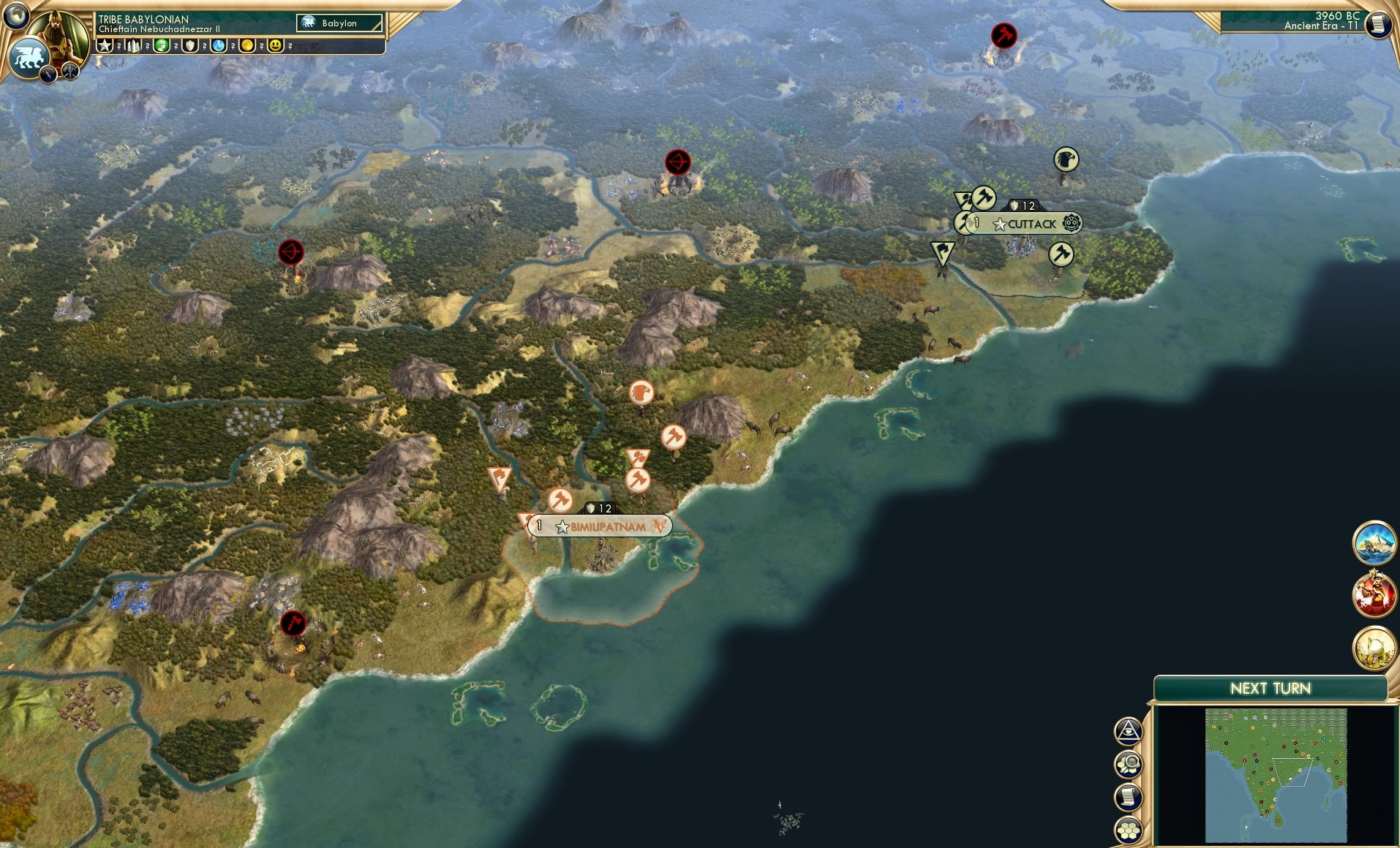The image size is (1400, 848).
Task: Check the gold coin counter on top bar
Action: coord(246,46)
